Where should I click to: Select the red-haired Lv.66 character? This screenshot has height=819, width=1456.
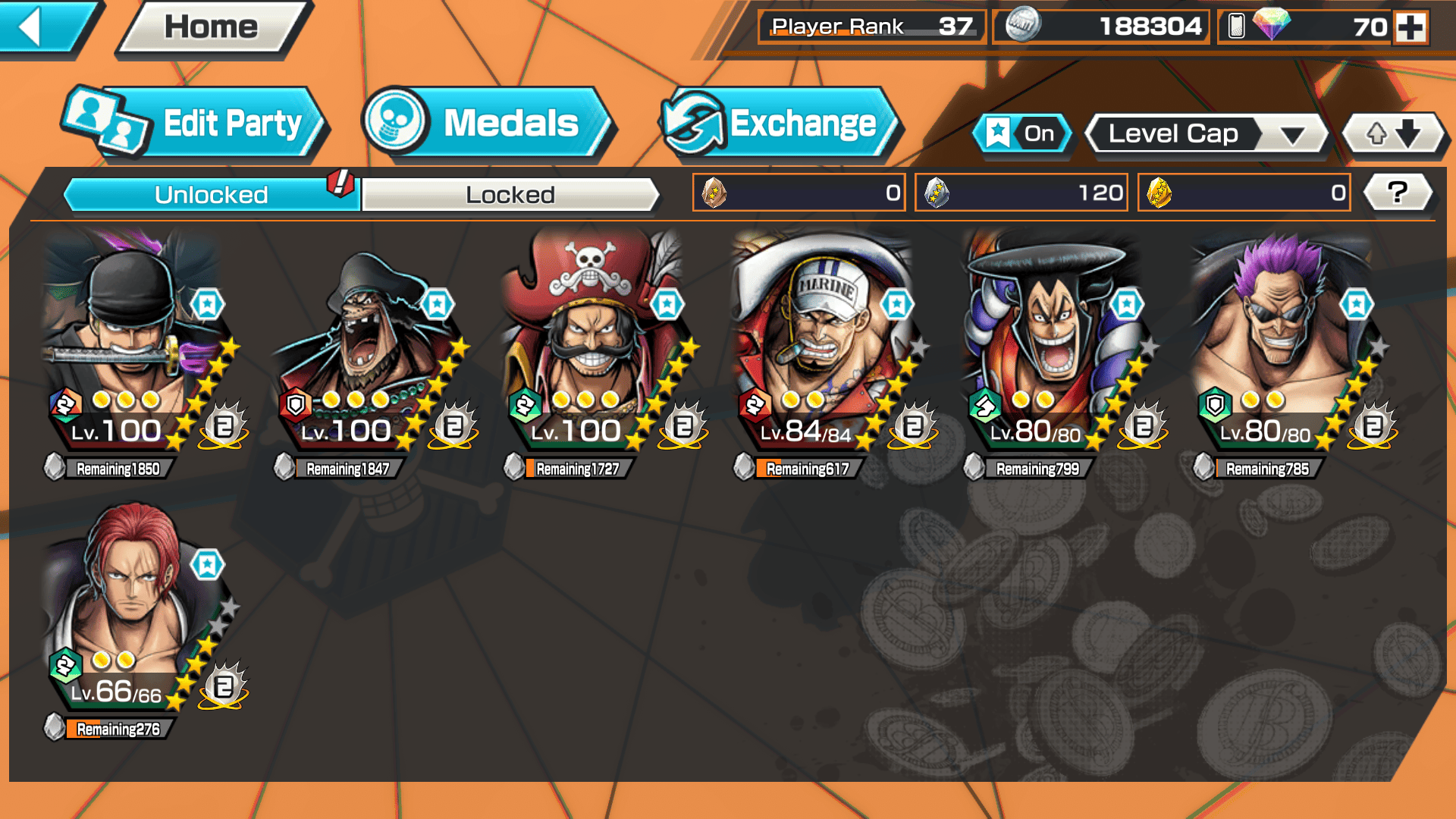tap(133, 603)
